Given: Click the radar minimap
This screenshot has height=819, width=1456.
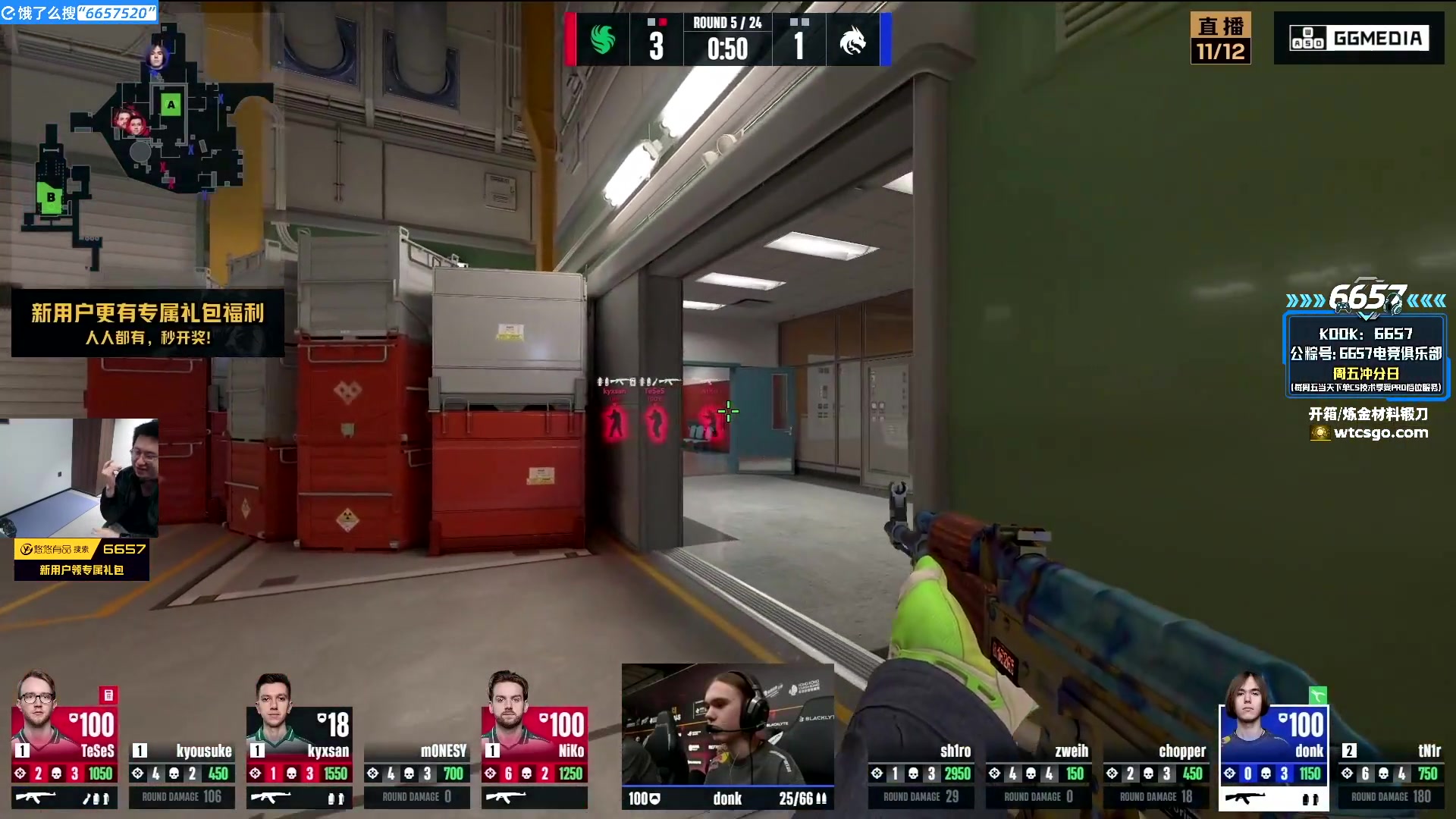Looking at the screenshot, I should click(x=144, y=144).
